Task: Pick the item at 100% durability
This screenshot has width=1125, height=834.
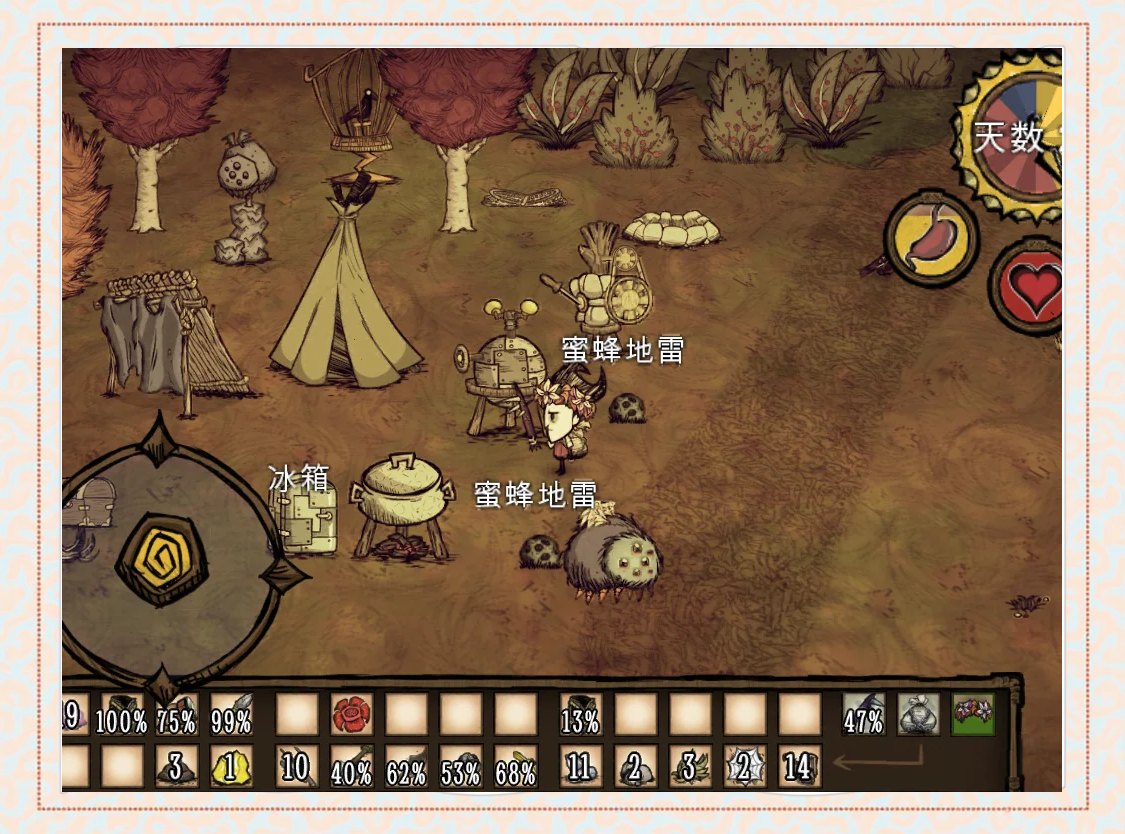Action: [122, 714]
